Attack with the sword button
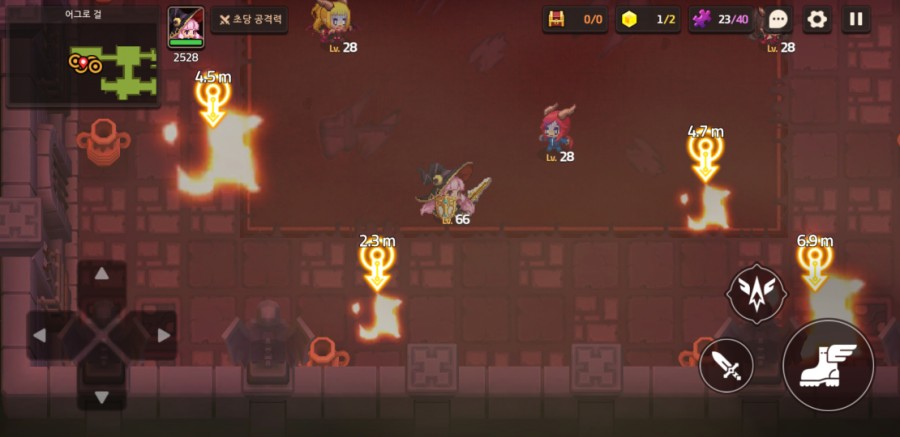 [x=727, y=366]
